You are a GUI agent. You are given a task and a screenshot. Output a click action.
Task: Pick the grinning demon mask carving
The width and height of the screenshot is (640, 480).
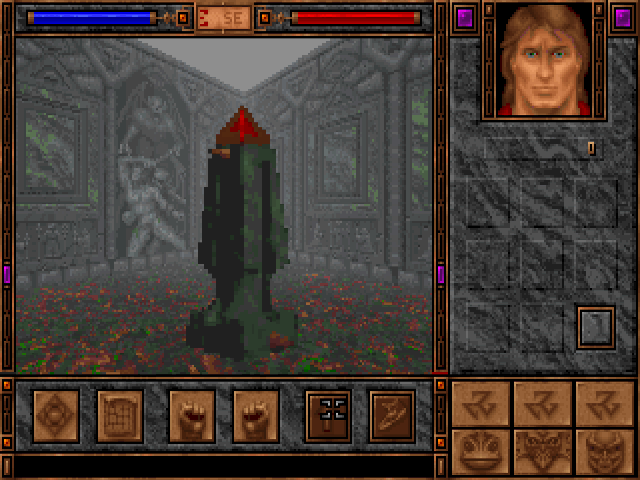click(x=604, y=452)
